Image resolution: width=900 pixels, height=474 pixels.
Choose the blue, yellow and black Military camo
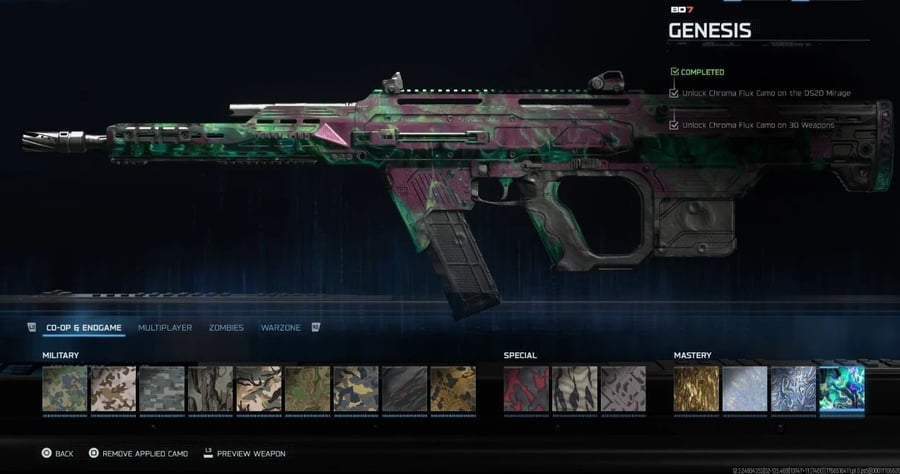356,389
